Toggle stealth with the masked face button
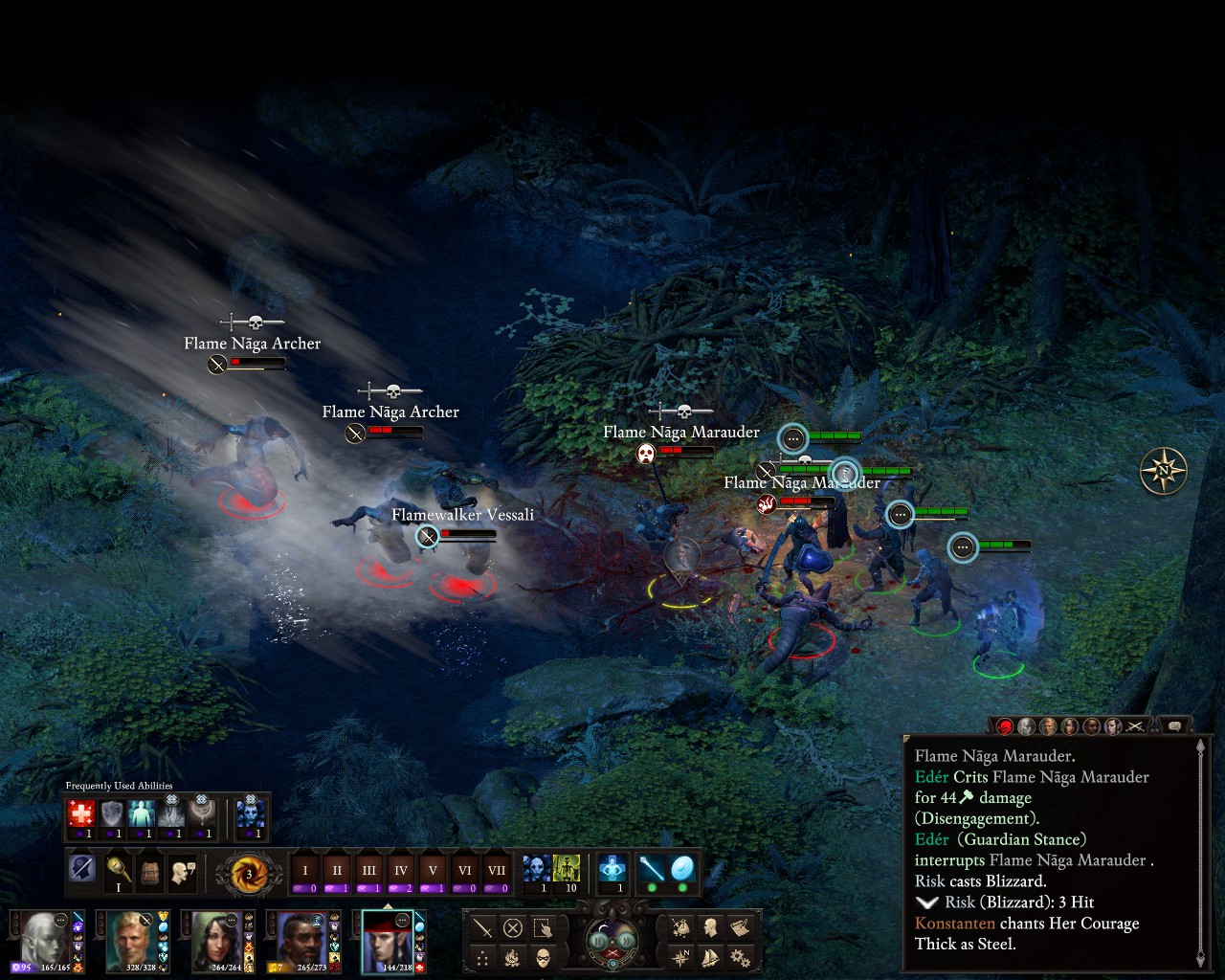The image size is (1225, 980). point(544,956)
